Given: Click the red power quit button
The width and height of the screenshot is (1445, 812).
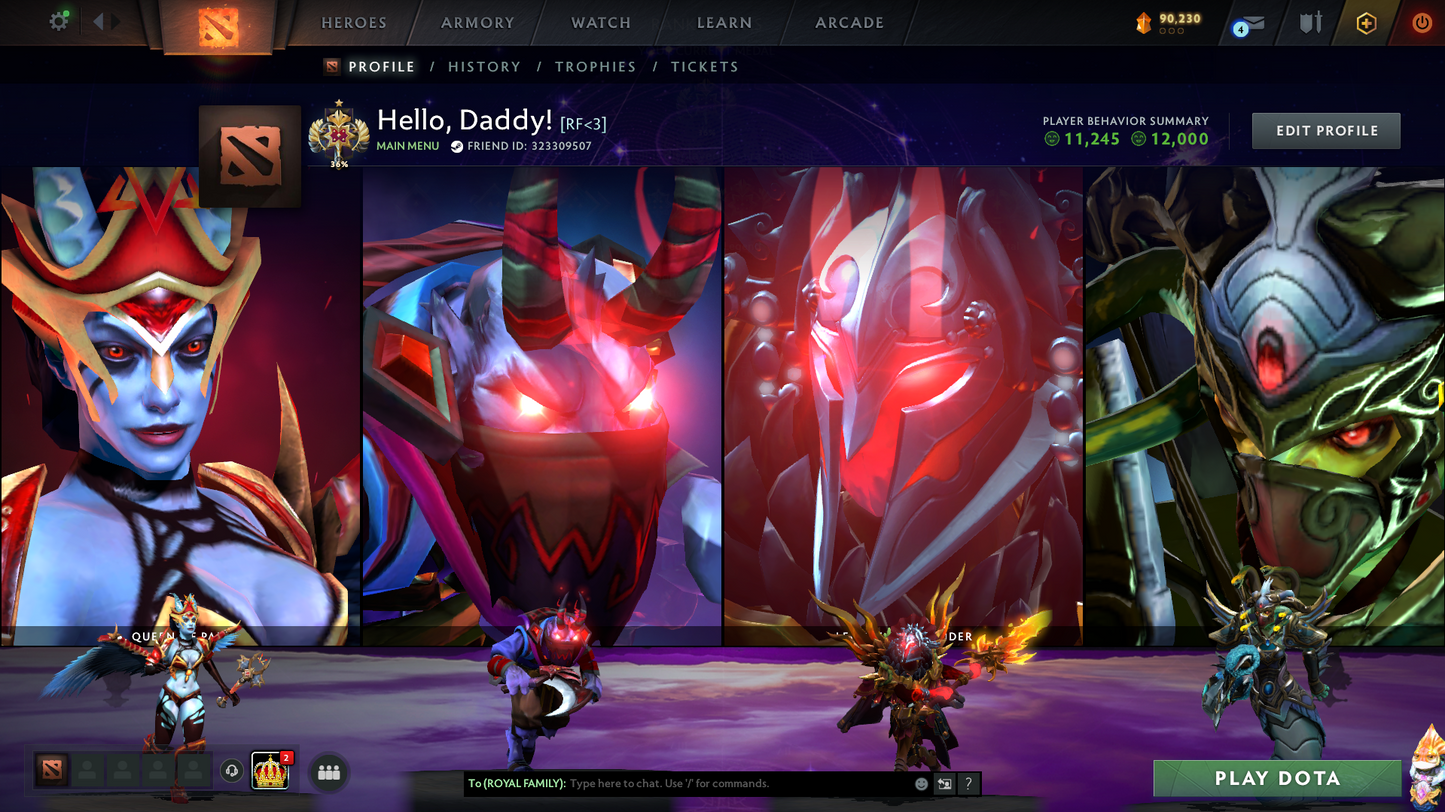Looking at the screenshot, I should (1421, 23).
